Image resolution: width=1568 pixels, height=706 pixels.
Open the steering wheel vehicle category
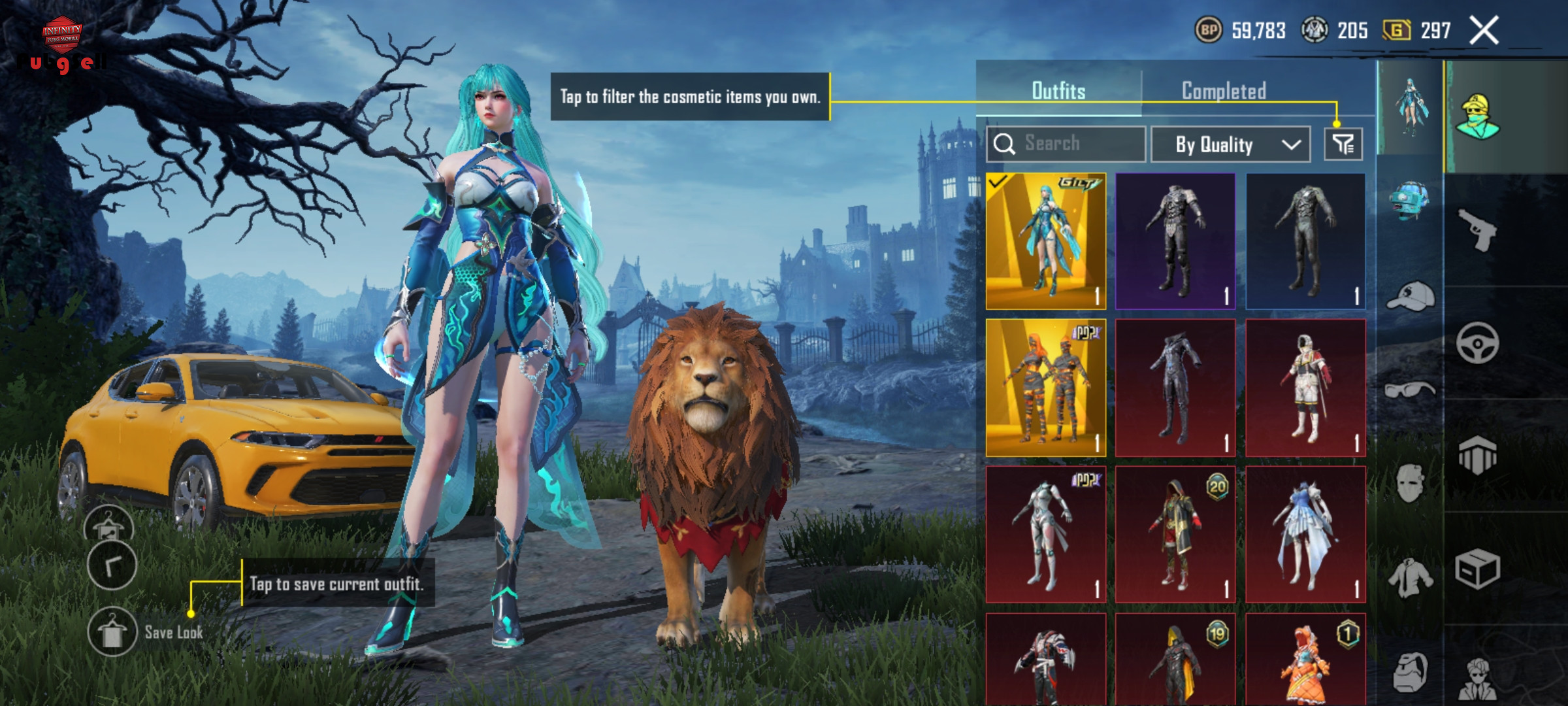point(1478,343)
